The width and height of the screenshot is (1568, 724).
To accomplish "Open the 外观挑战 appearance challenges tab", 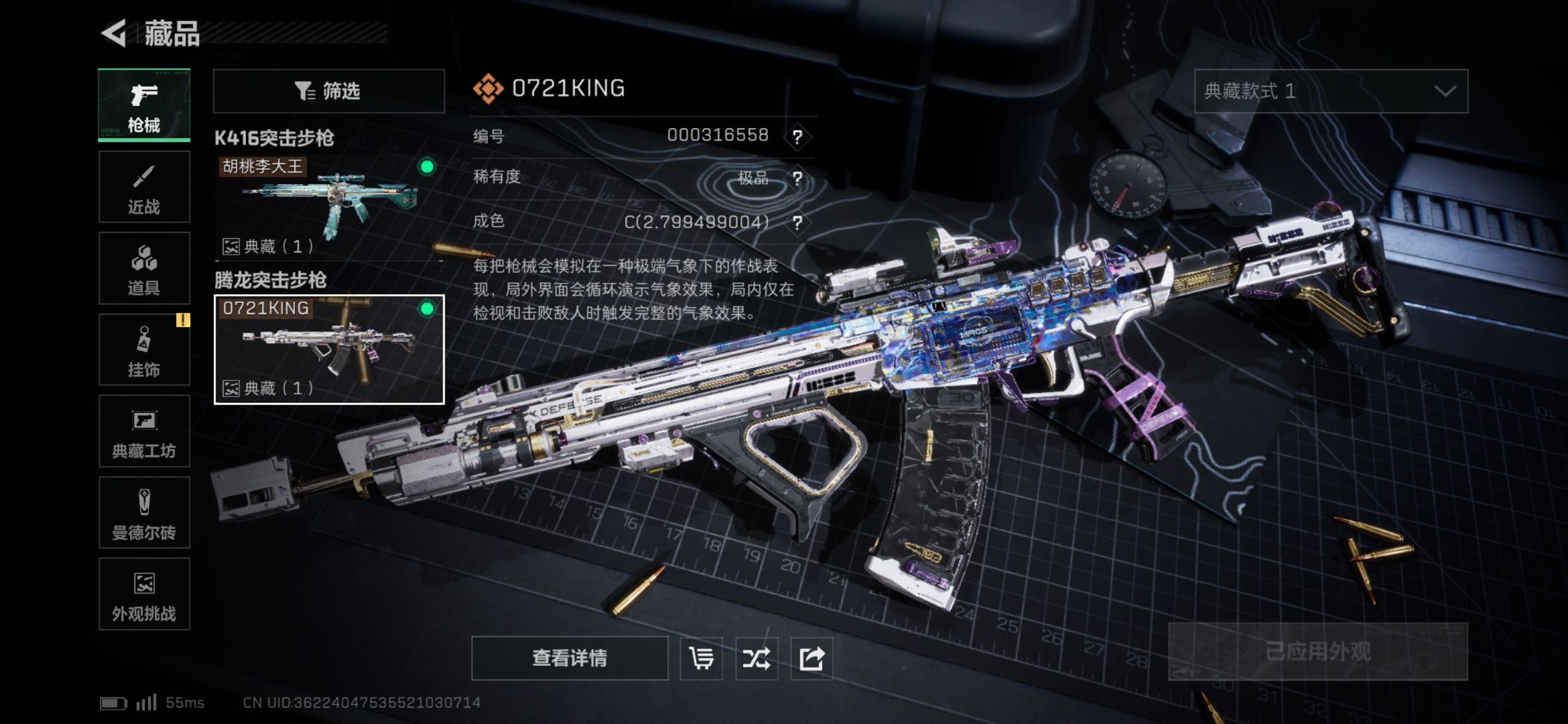I will pos(144,594).
